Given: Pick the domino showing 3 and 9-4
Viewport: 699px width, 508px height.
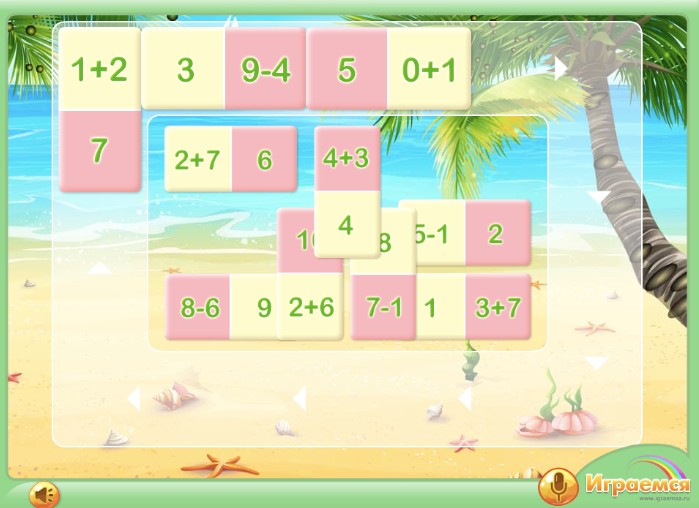Looking at the screenshot, I should click(223, 69).
